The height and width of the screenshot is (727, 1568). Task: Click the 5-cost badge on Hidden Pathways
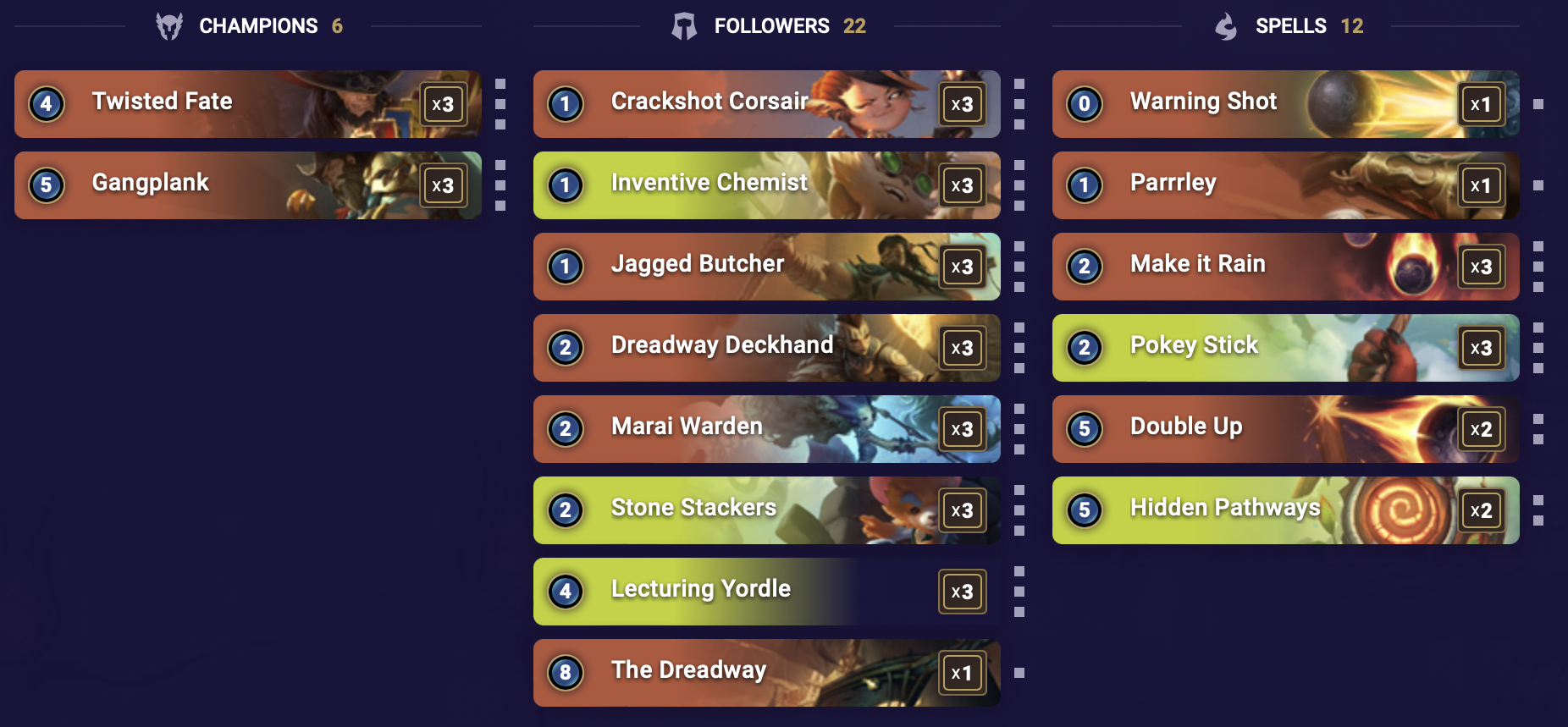click(x=1085, y=510)
